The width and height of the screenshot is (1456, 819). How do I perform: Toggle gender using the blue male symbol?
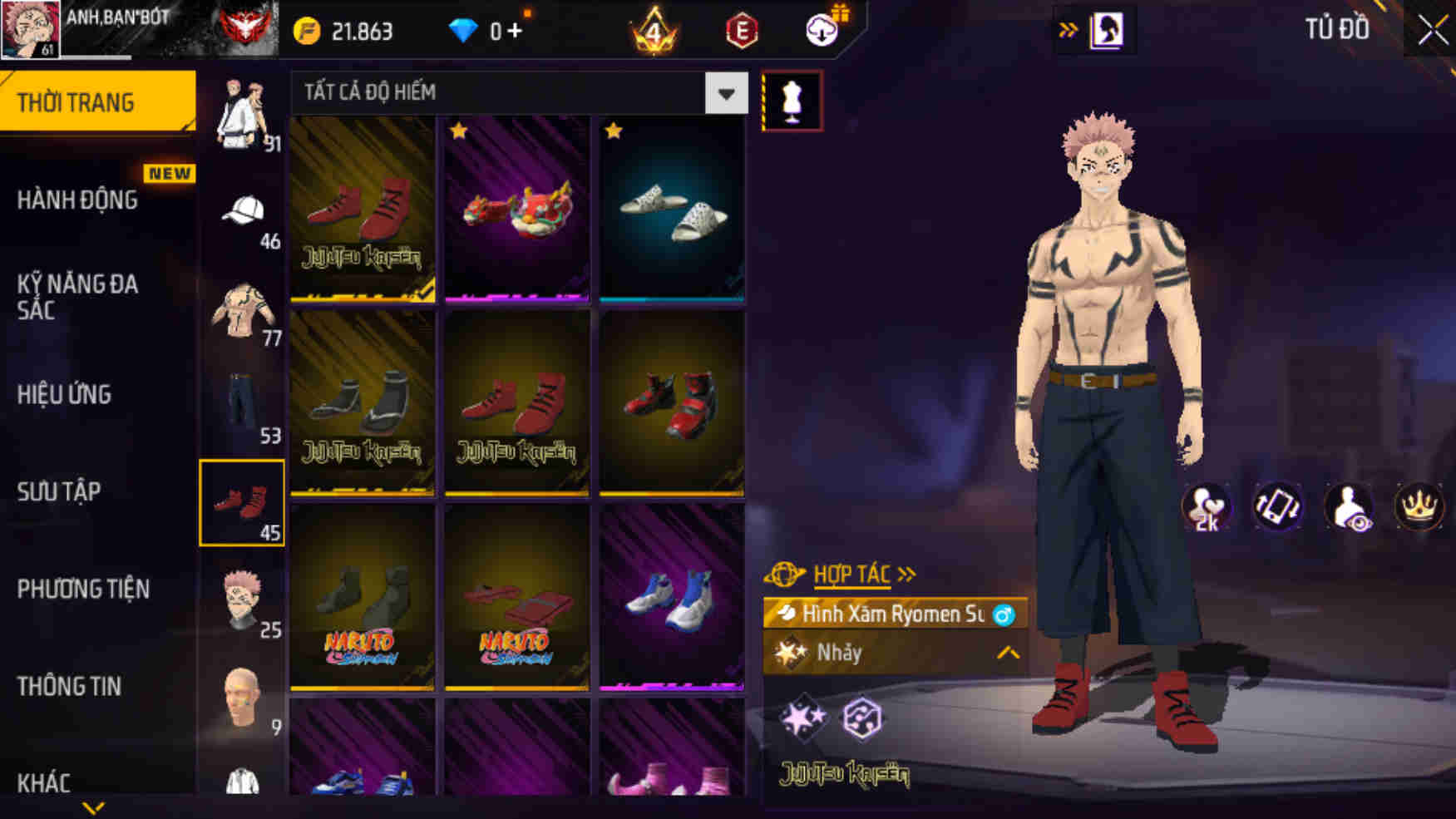(1005, 615)
